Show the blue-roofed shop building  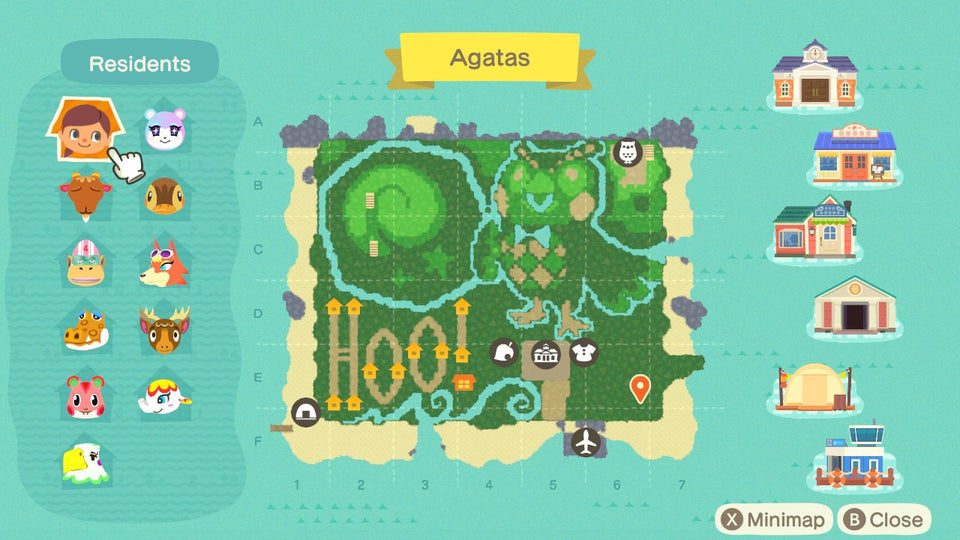[x=853, y=155]
